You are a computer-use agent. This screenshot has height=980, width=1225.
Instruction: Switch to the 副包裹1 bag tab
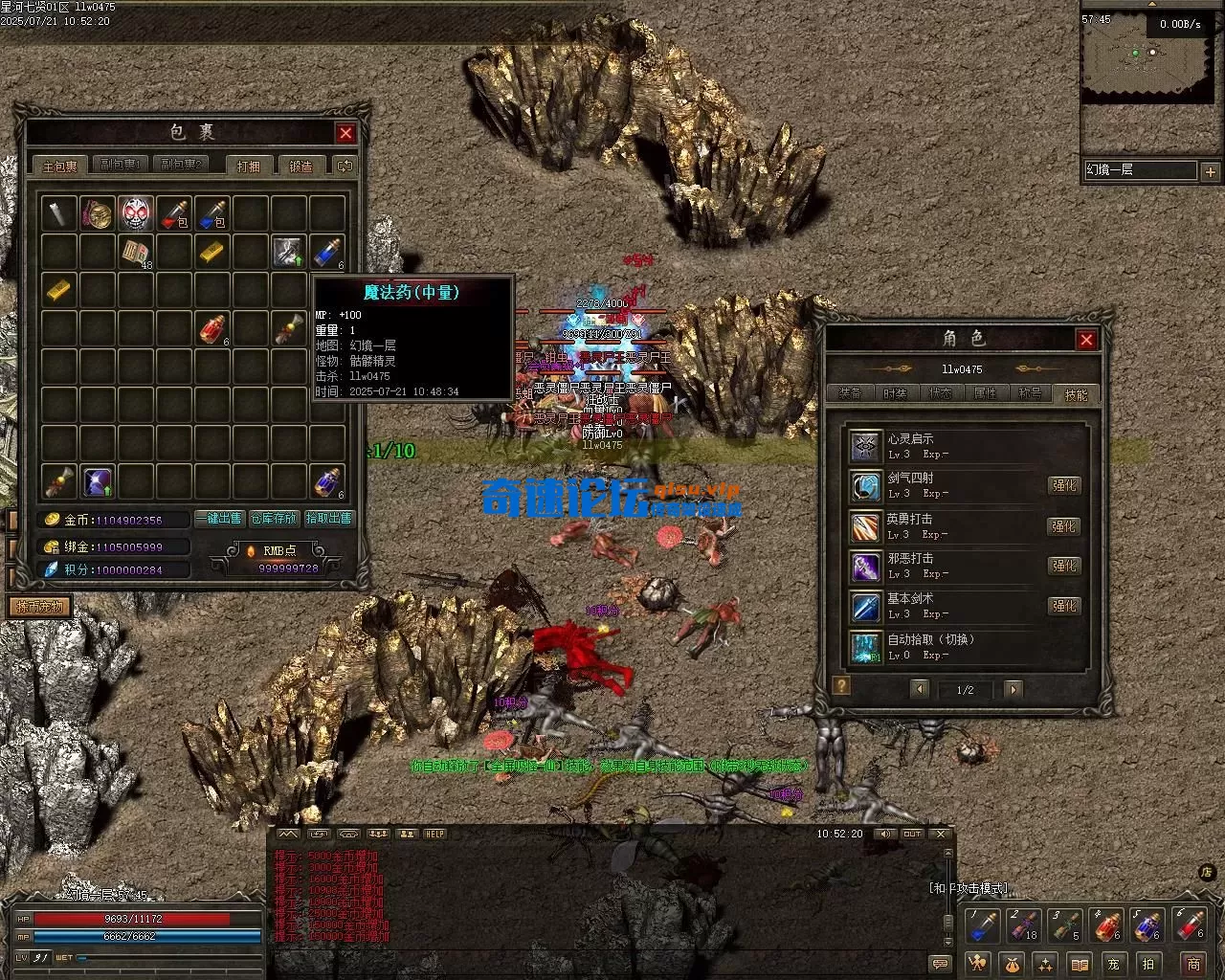[121, 166]
